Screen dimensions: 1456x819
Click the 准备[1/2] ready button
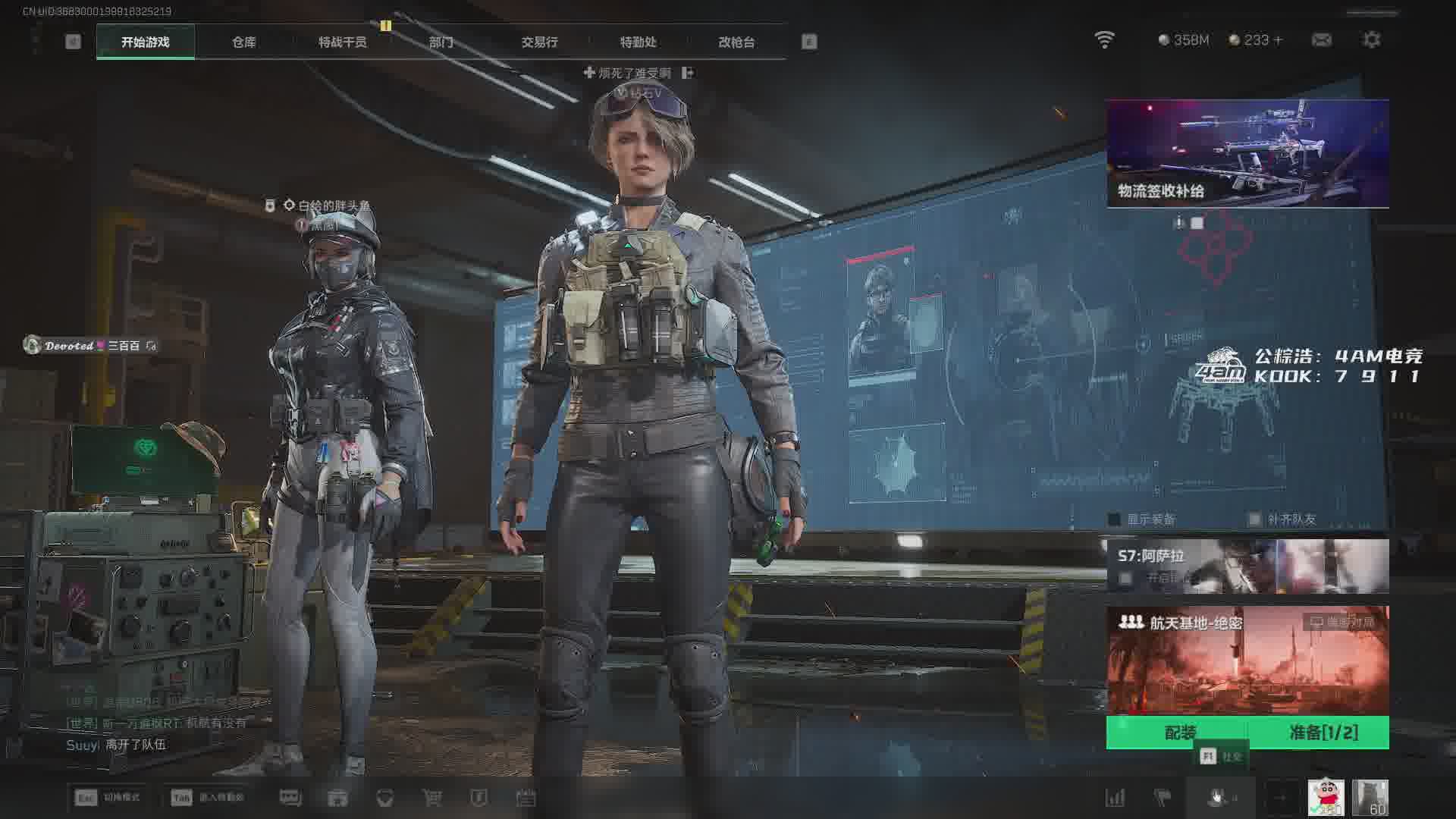click(x=1323, y=733)
